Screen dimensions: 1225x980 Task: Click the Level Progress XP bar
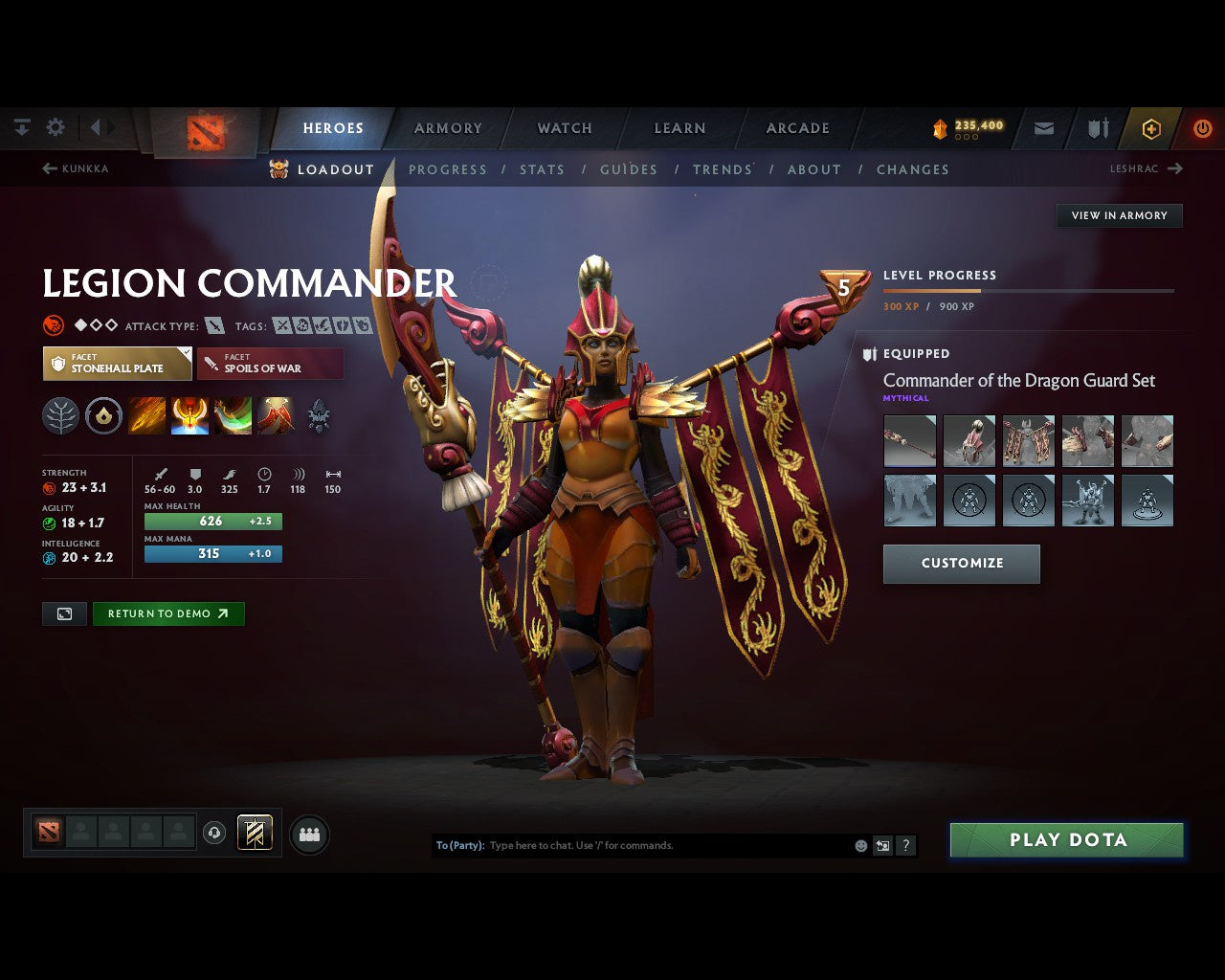1029,290
